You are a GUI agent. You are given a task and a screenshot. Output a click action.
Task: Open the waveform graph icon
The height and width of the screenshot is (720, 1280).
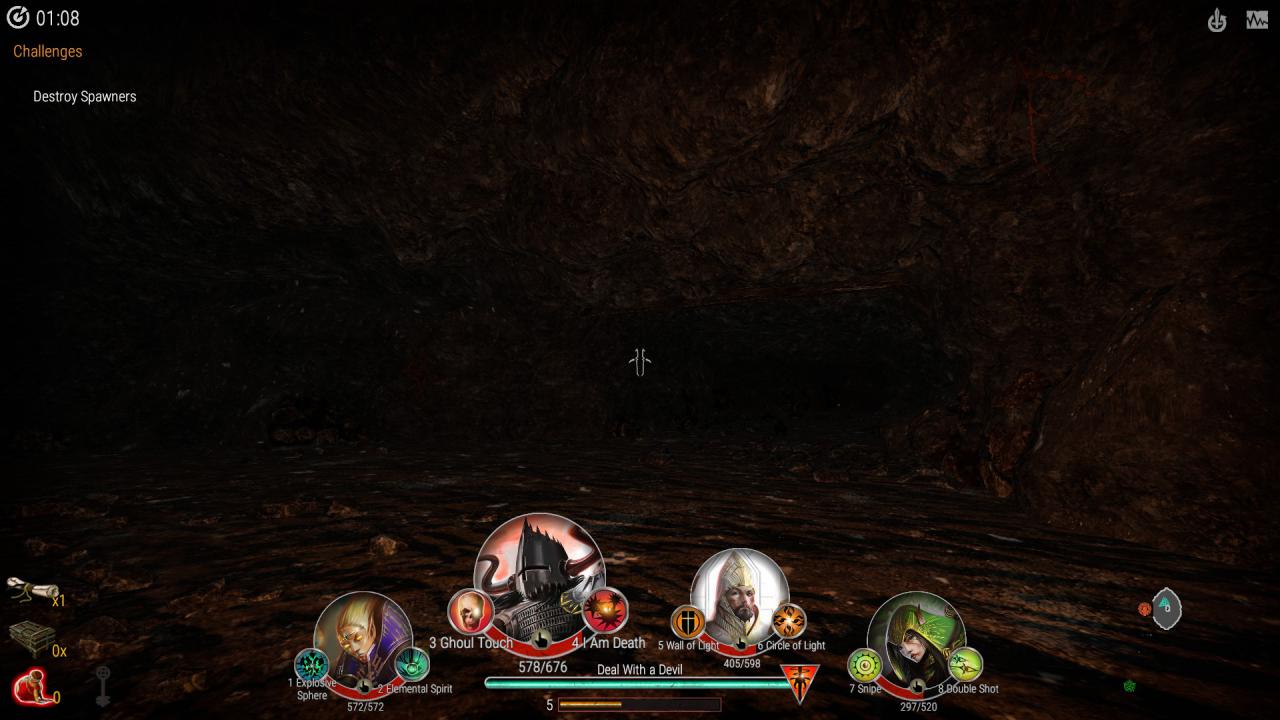point(1257,20)
